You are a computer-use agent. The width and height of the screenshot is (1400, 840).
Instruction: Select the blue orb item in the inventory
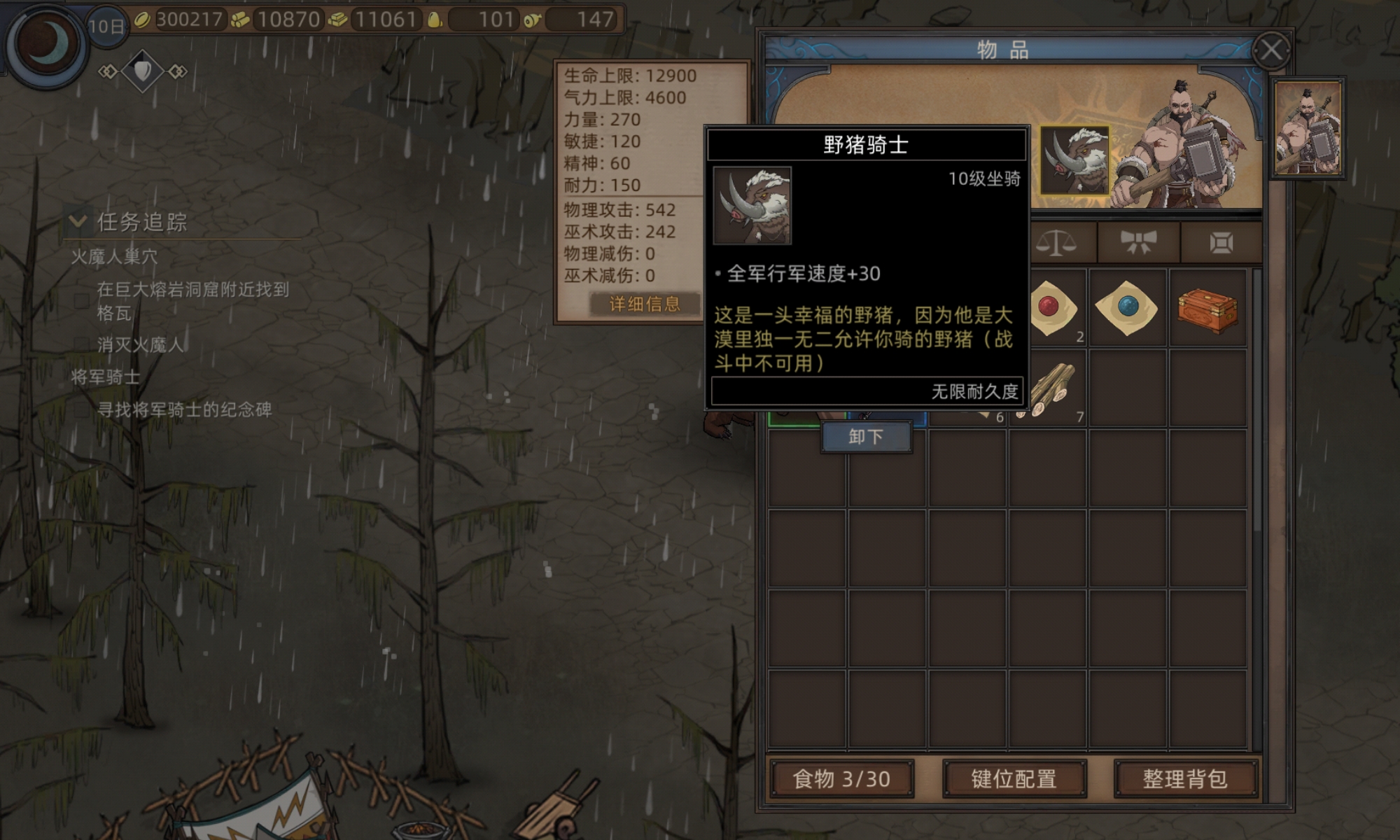coord(1128,308)
